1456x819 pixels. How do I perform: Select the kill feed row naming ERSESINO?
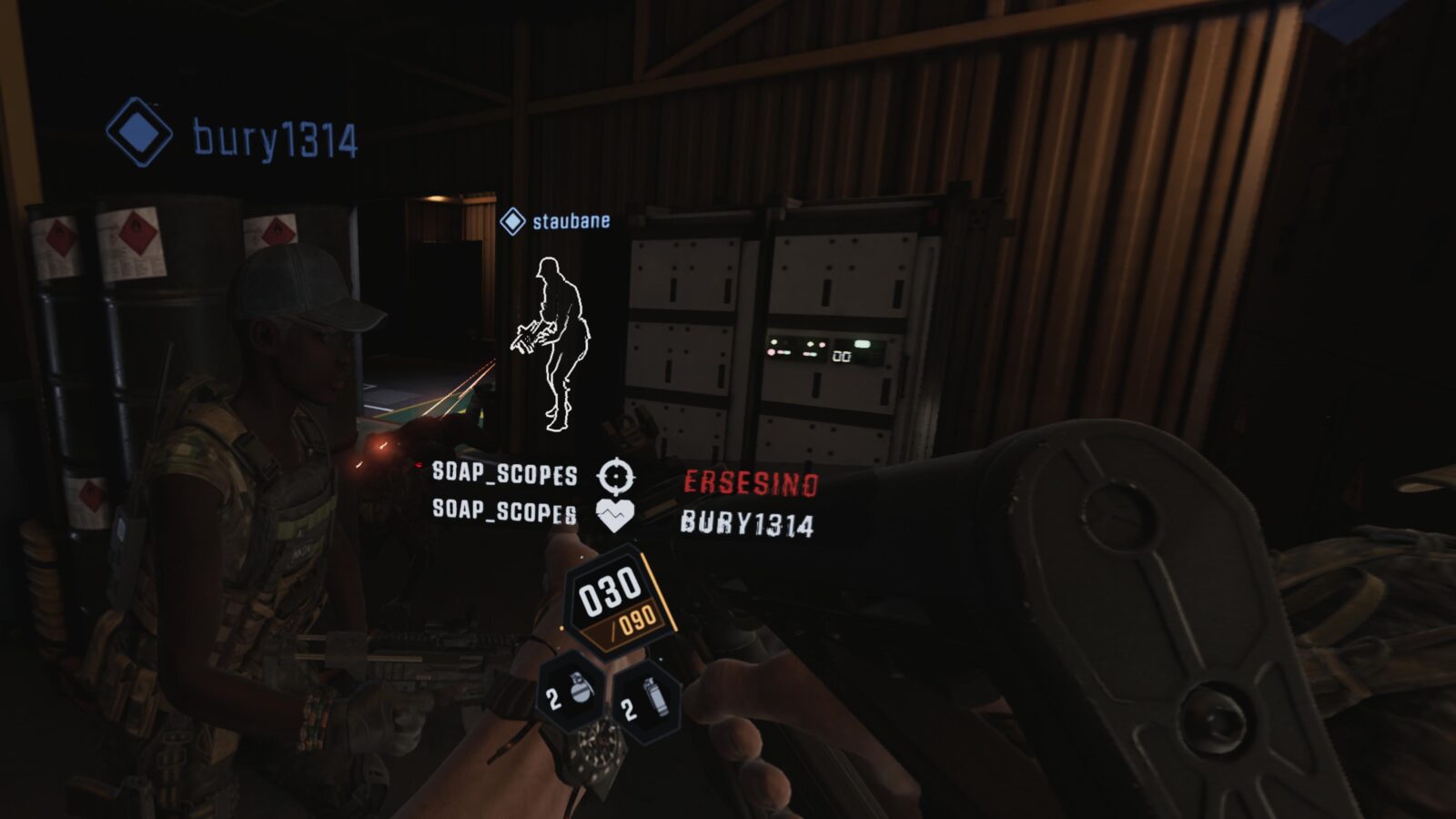pos(624,478)
